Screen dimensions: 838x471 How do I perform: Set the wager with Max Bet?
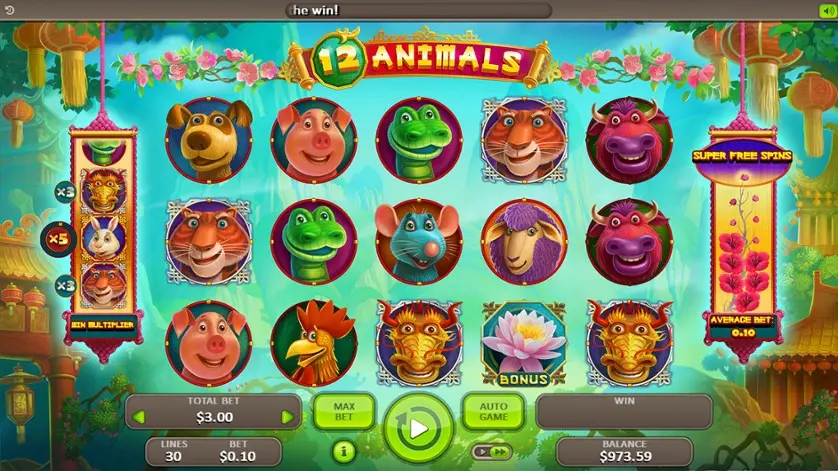click(x=343, y=411)
